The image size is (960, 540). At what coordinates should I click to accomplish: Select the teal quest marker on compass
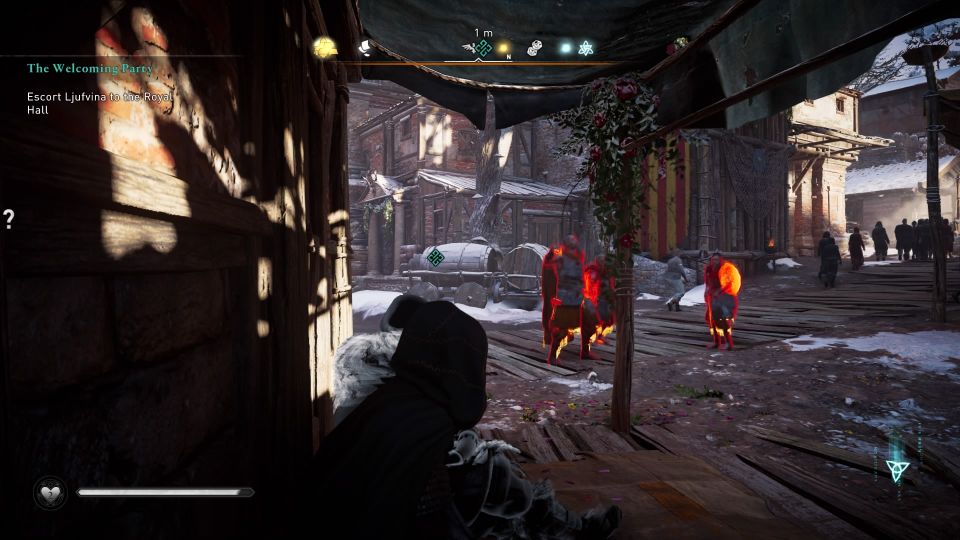pyautogui.click(x=483, y=48)
